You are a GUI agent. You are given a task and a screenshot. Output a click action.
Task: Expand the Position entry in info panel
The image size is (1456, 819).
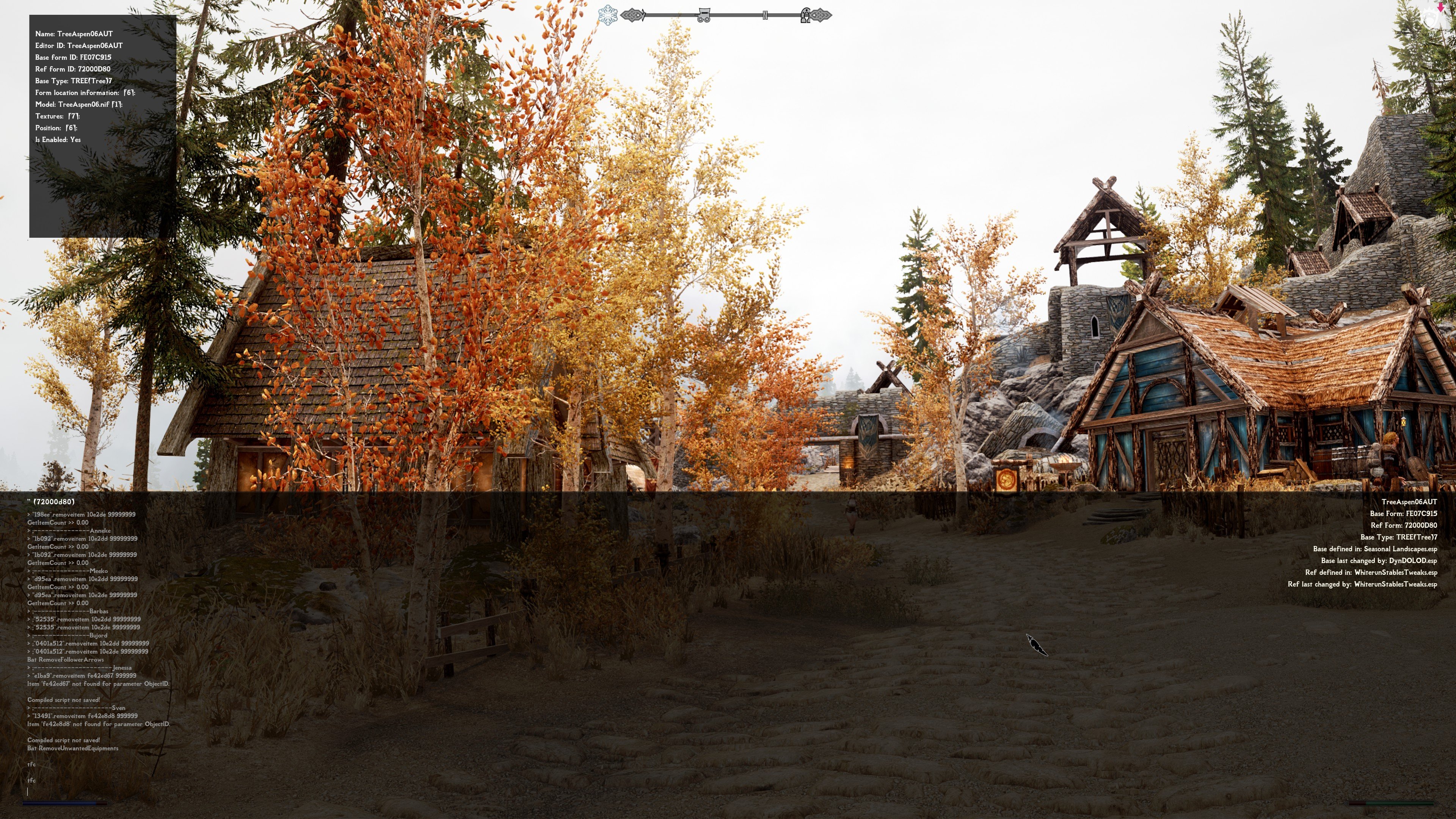(56, 128)
